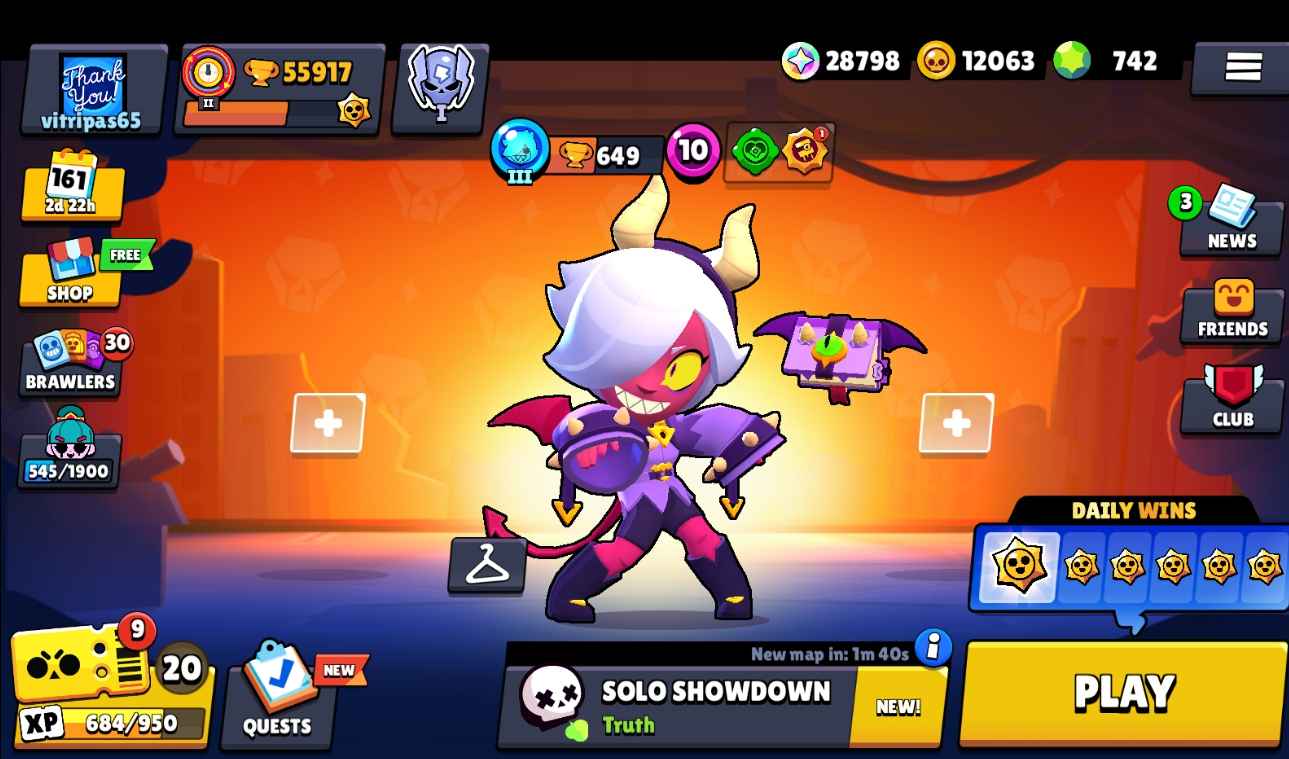
Task: Select the right empty gear slot
Action: 955,423
